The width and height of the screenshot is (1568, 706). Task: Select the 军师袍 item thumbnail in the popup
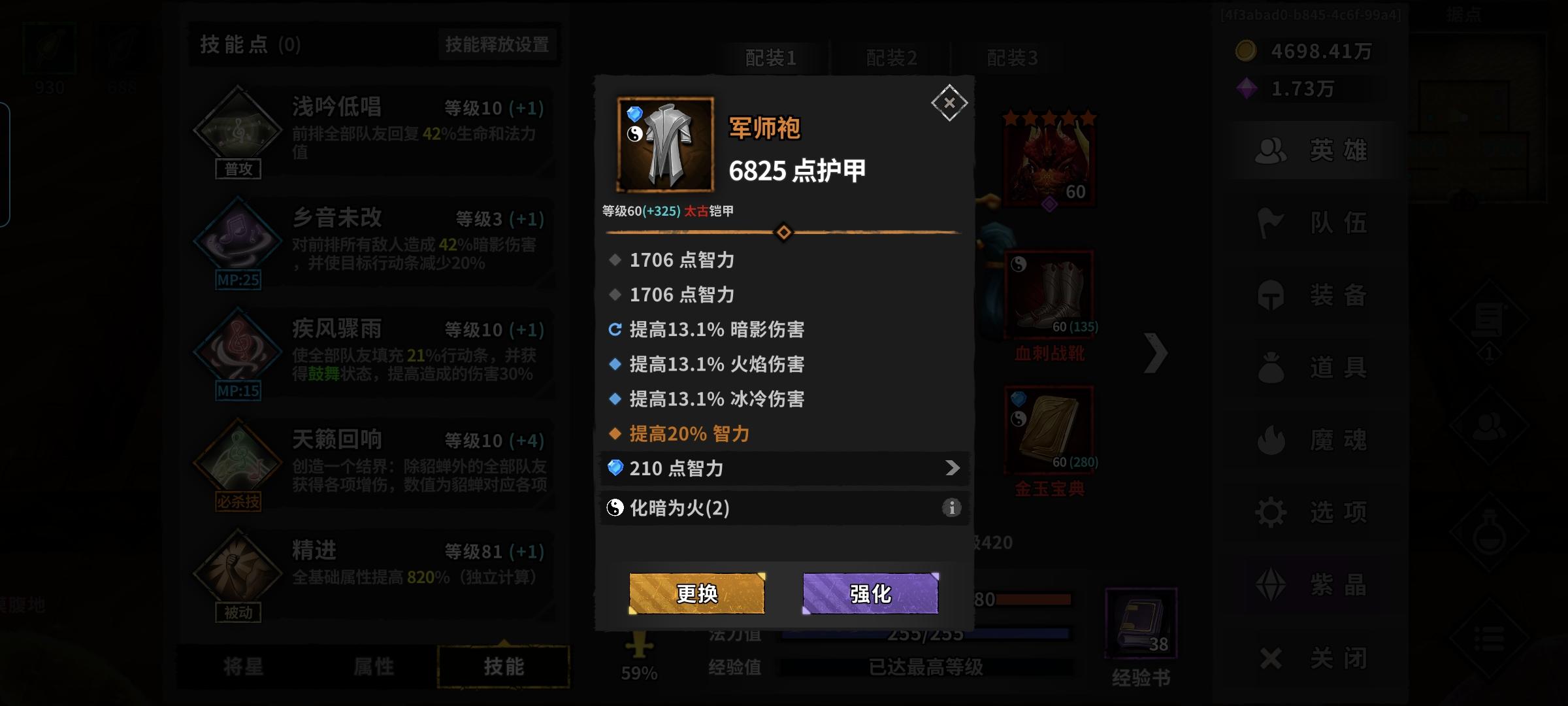click(x=665, y=143)
